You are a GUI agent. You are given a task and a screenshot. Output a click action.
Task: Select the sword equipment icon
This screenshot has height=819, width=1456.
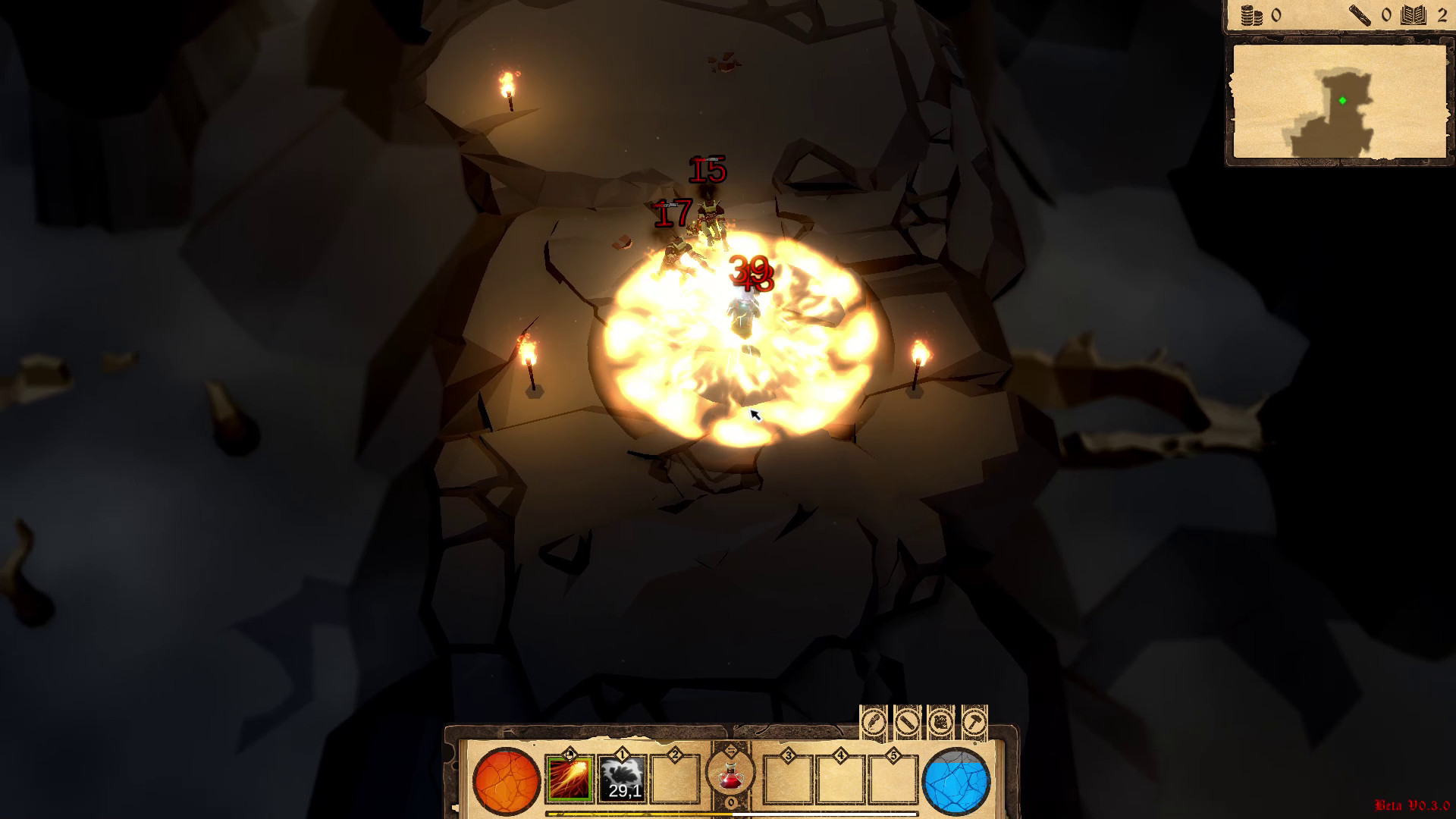point(908,719)
